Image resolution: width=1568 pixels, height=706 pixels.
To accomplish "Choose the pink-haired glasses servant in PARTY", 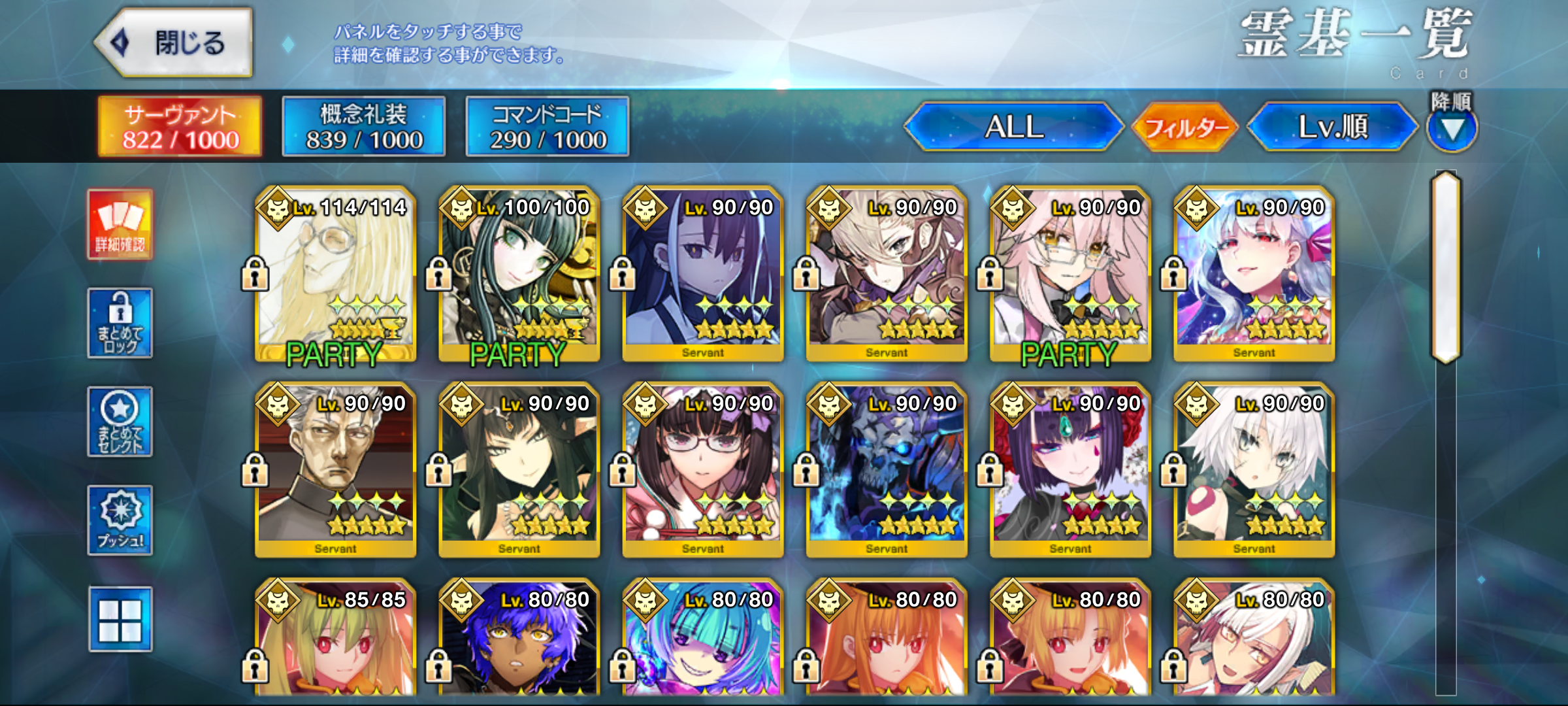I will pos(1070,273).
